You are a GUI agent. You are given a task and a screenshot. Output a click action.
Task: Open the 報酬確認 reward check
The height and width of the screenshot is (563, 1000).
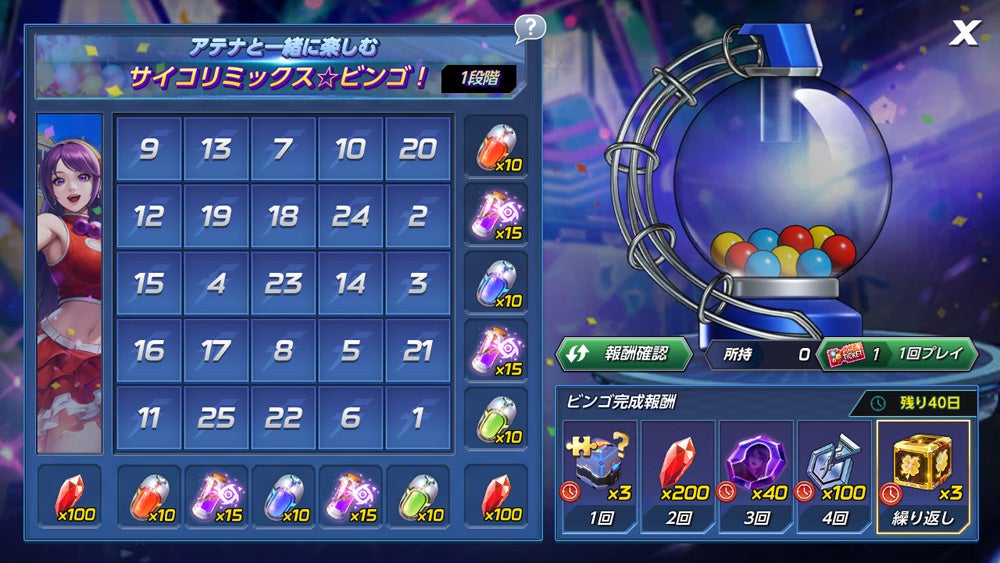click(x=625, y=353)
